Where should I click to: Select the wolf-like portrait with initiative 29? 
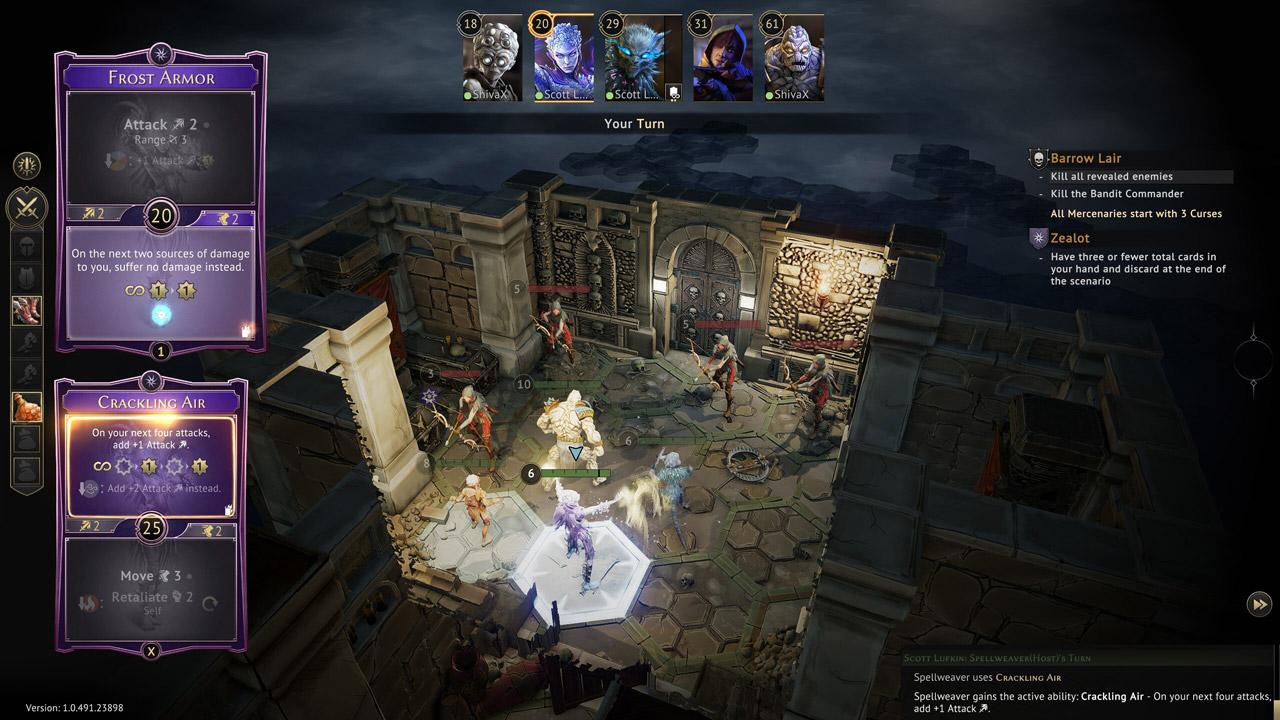pos(634,62)
